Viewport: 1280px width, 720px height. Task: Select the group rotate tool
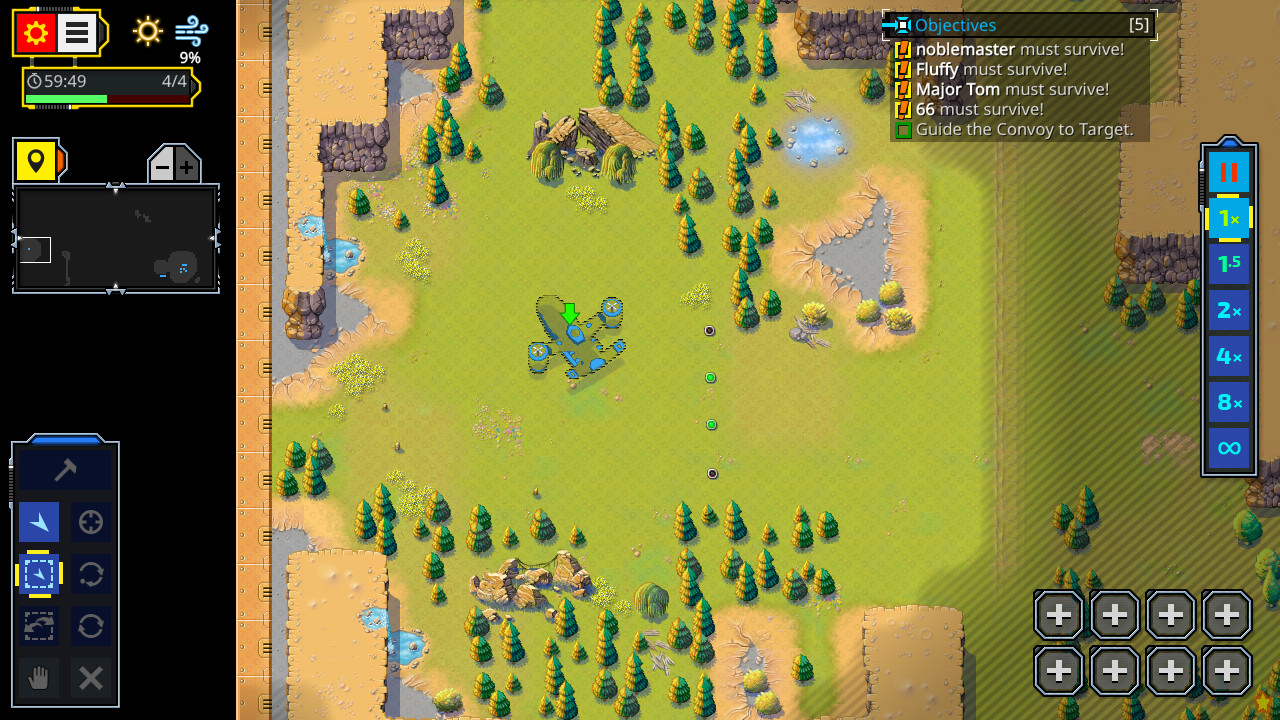pos(38,626)
